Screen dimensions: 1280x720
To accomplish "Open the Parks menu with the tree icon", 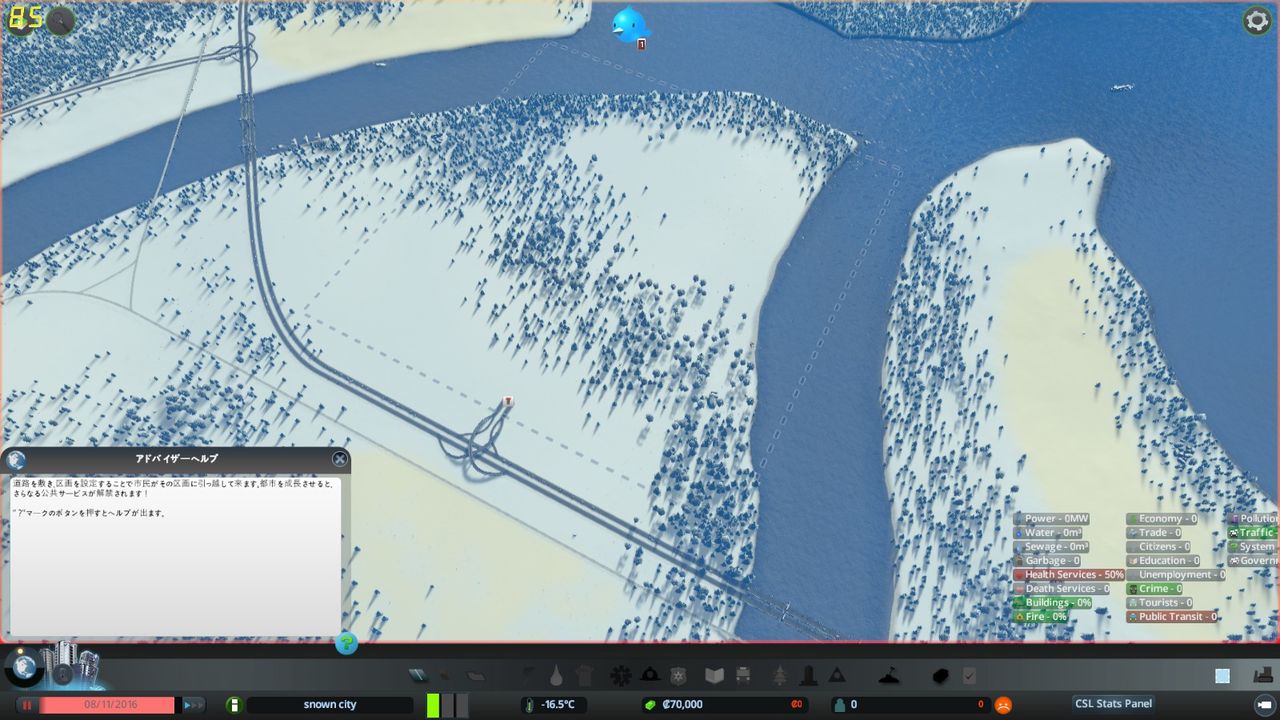I will click(780, 676).
